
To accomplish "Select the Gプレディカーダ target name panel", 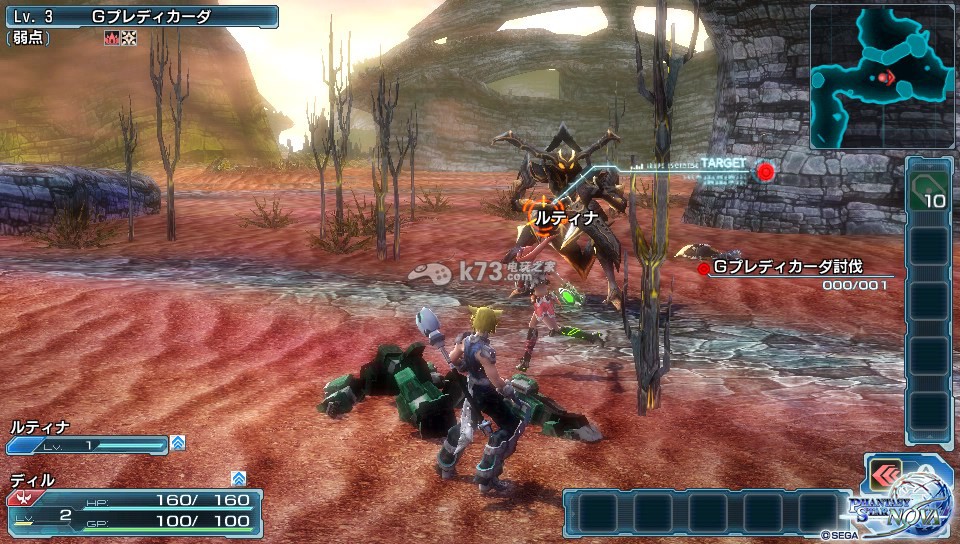I will pyautogui.click(x=140, y=16).
